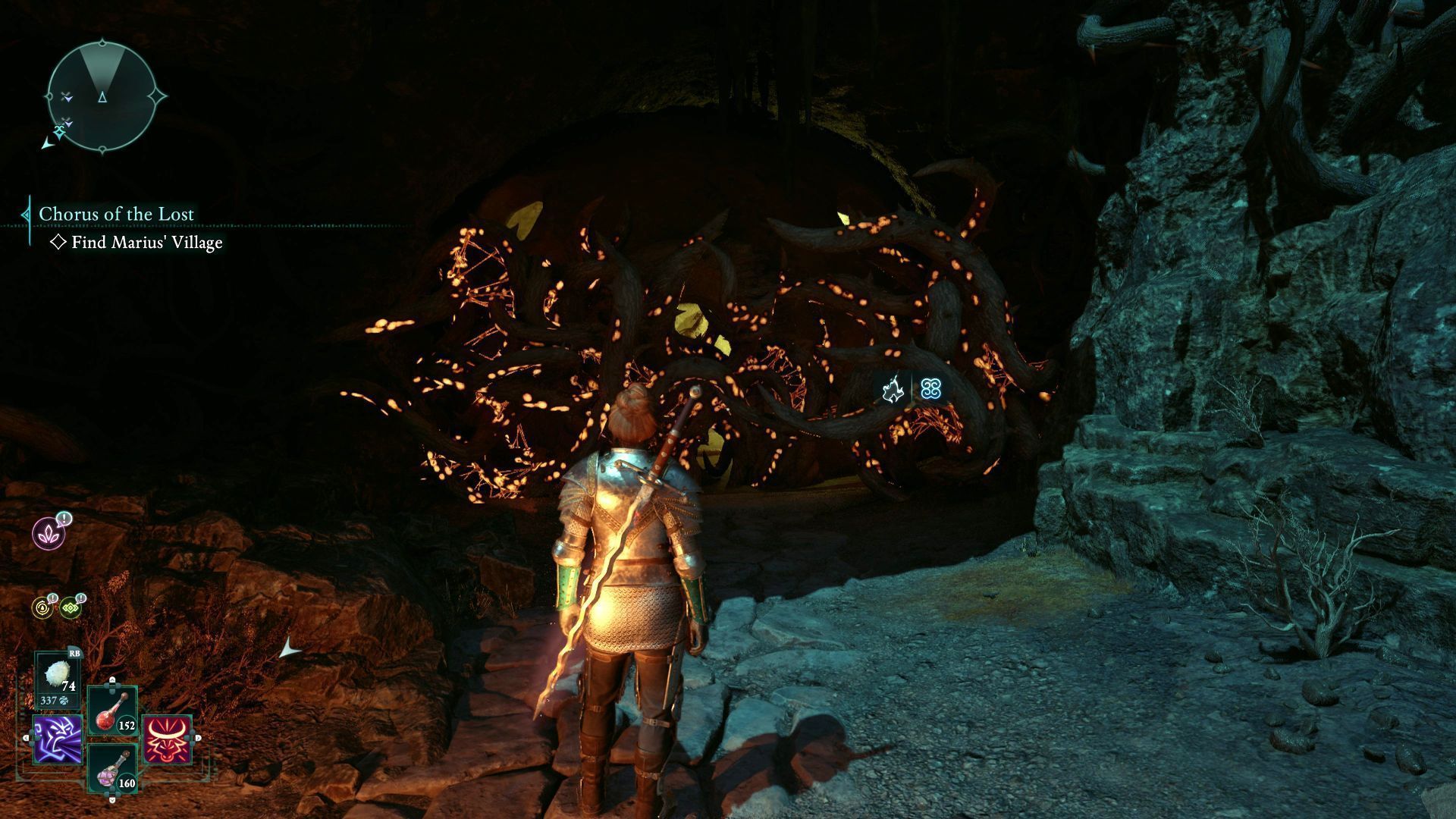1456x819 pixels.
Task: Click the blue four-swirl interaction icon
Action: point(931,390)
